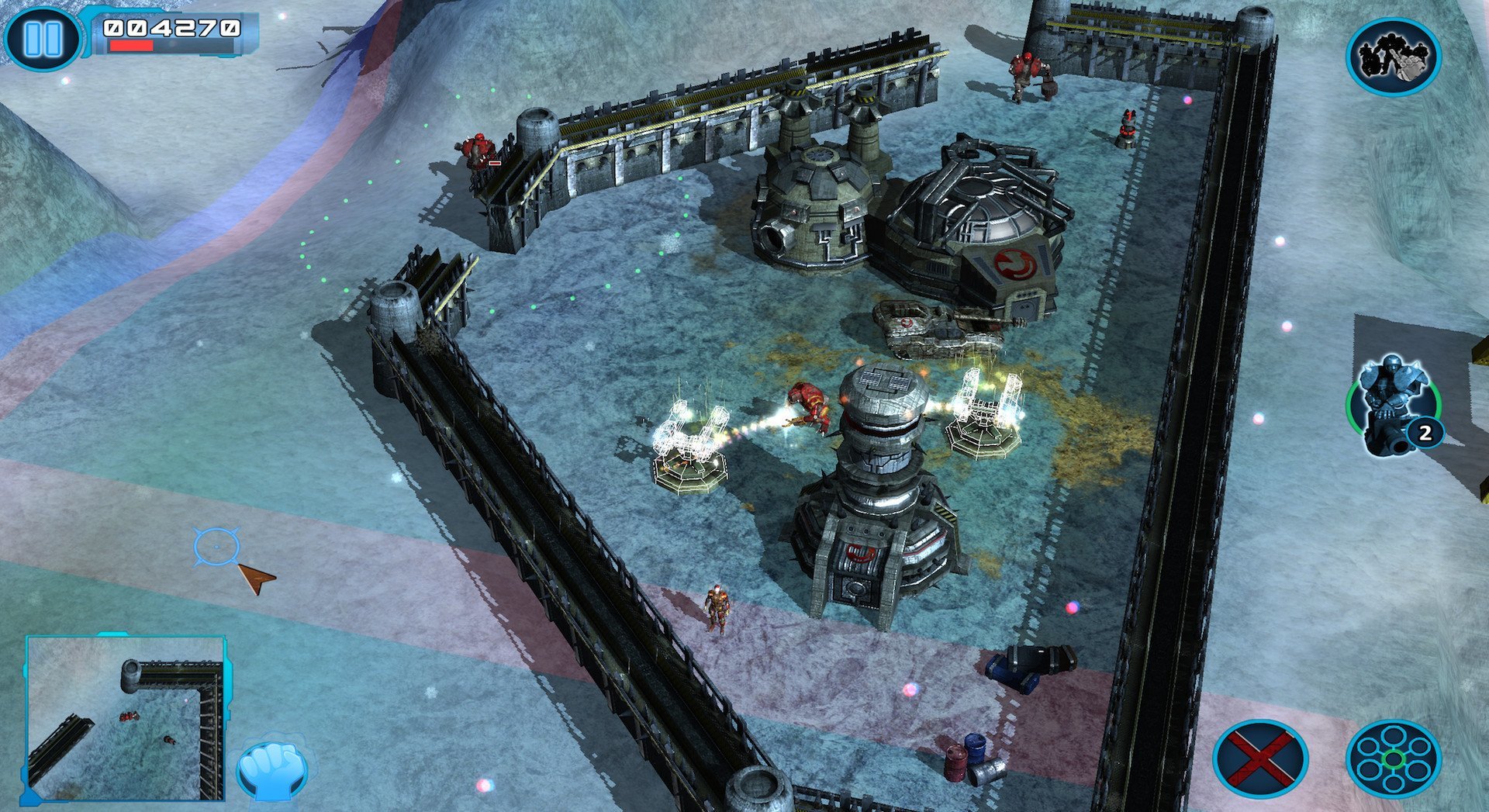Screen dimensions: 1489x812
Task: Click the red X cancel button
Action: (1260, 758)
